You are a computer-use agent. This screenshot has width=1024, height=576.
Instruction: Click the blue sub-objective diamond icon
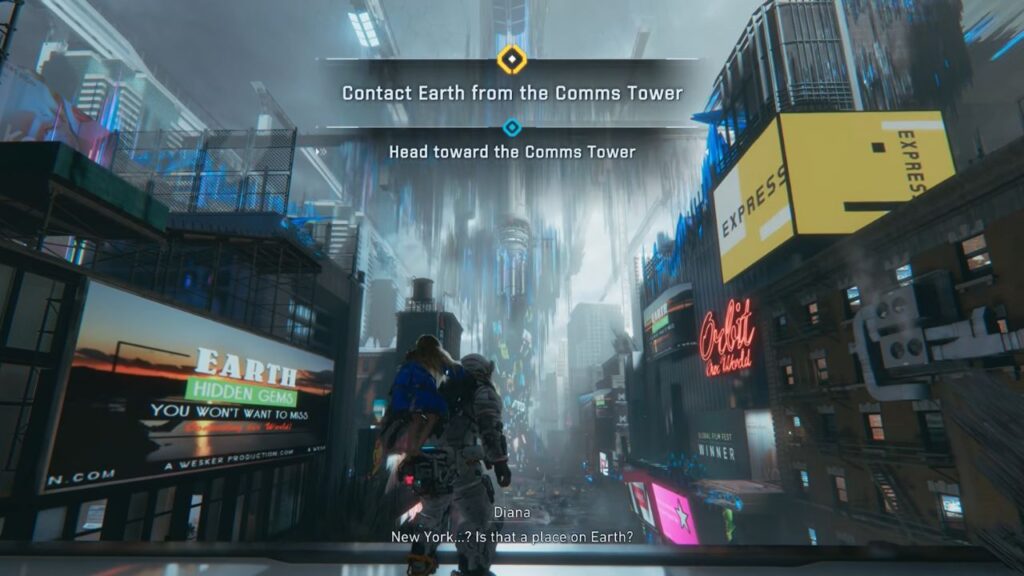coord(512,127)
